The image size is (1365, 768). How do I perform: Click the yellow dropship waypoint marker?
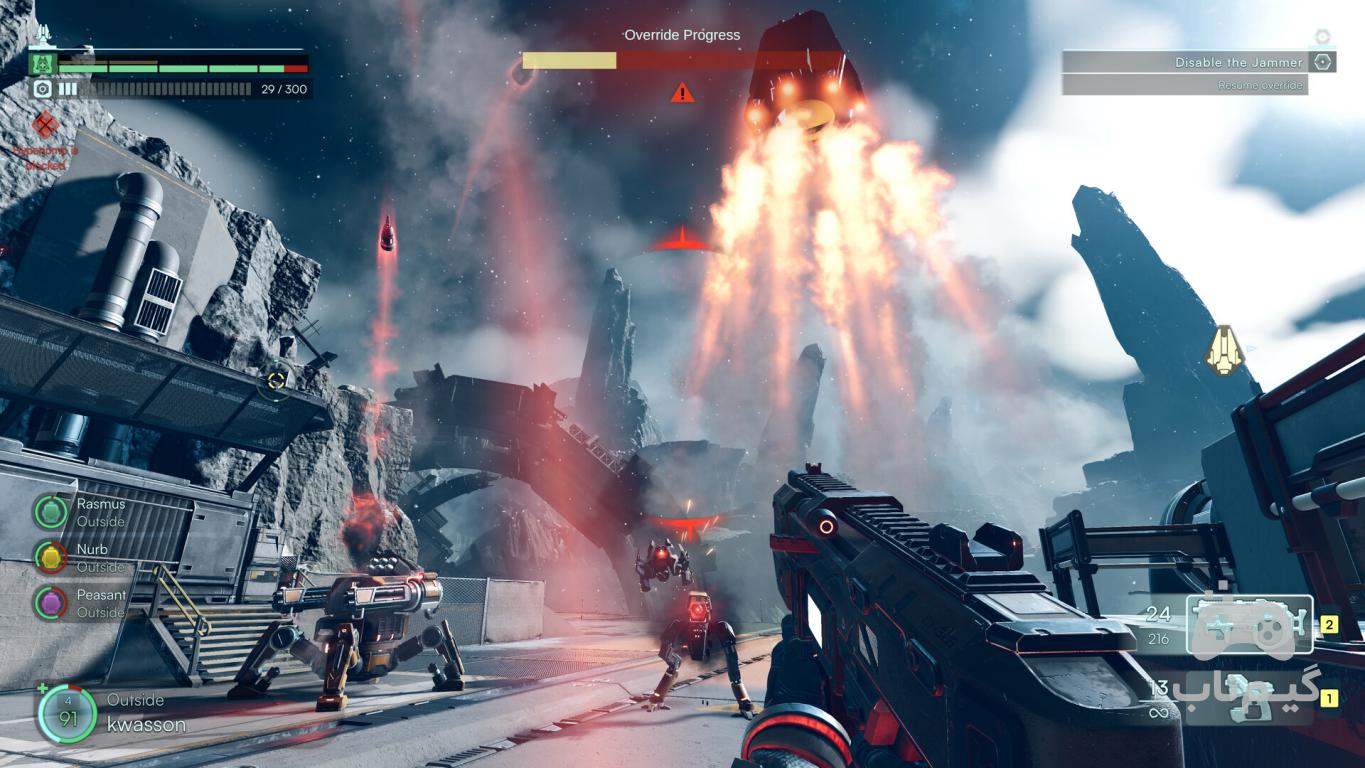click(1222, 350)
